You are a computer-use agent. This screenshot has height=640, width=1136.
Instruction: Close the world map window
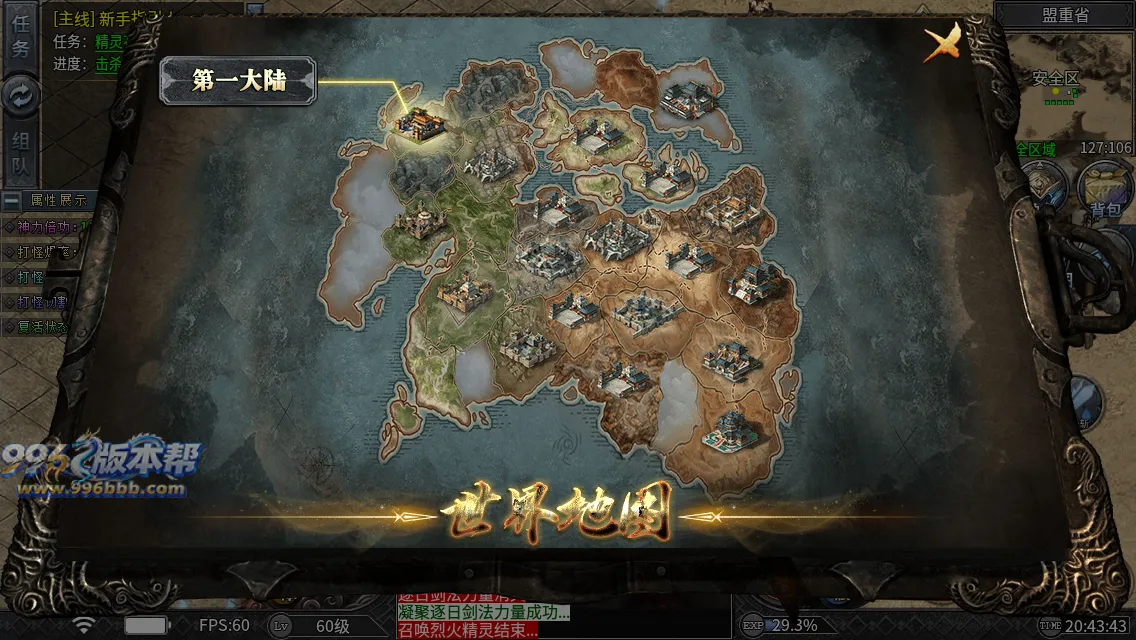tap(941, 43)
